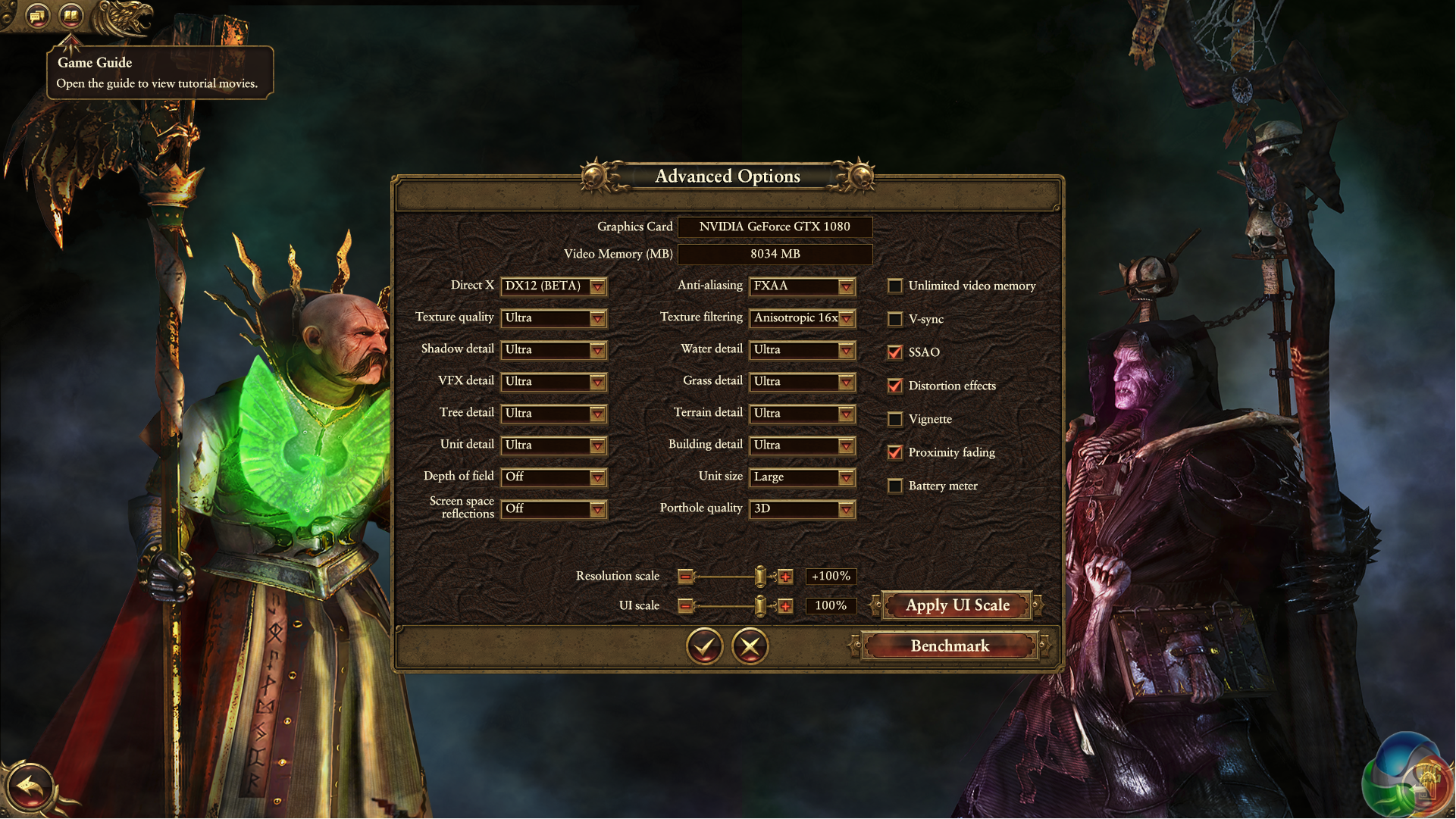Enable Unlimited video memory
The width and height of the screenshot is (1456, 819).
pyautogui.click(x=895, y=286)
